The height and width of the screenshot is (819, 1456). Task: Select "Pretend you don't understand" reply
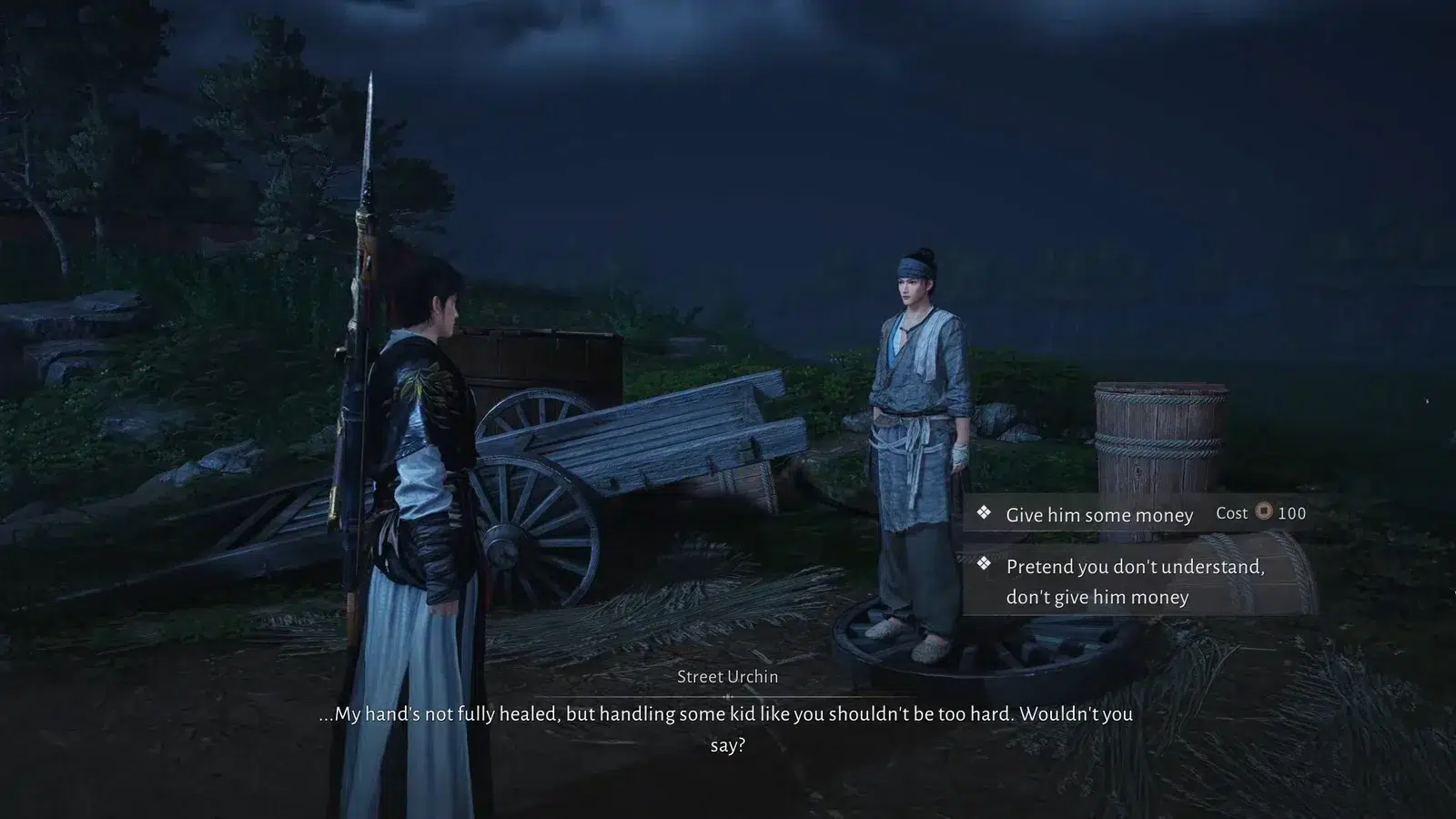pos(1134,581)
